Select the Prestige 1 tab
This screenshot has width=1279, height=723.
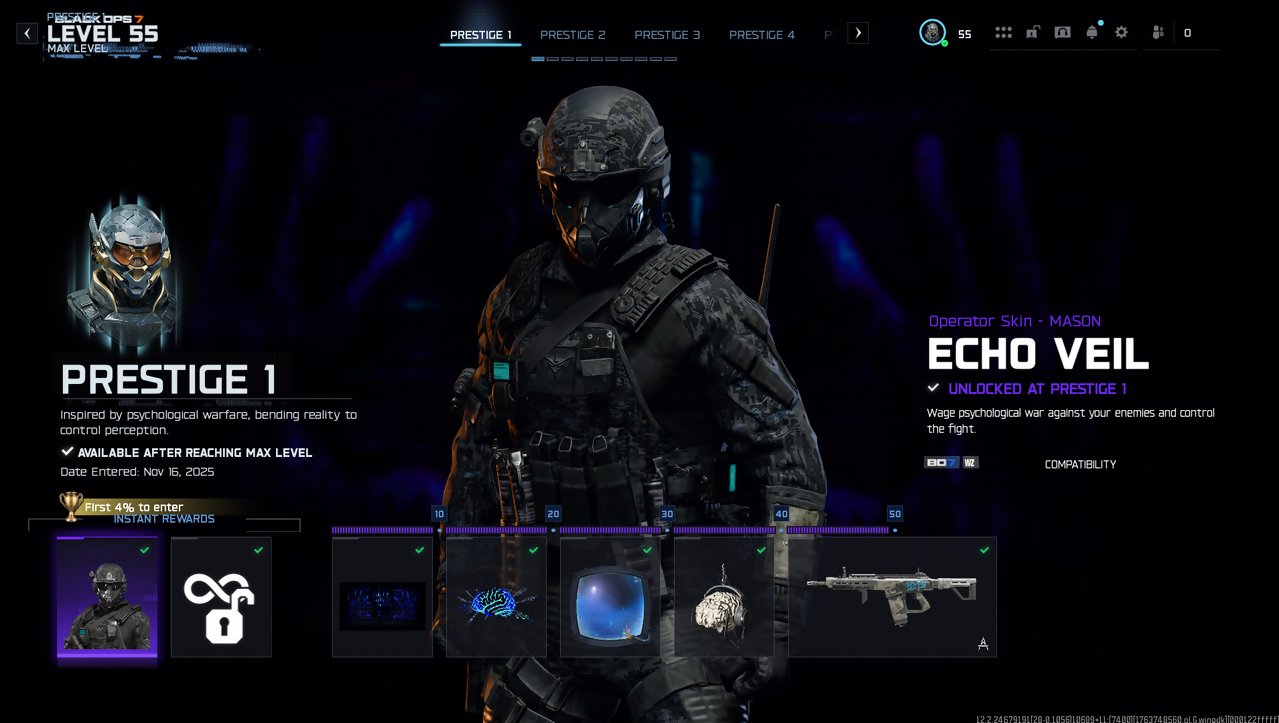pyautogui.click(x=480, y=35)
